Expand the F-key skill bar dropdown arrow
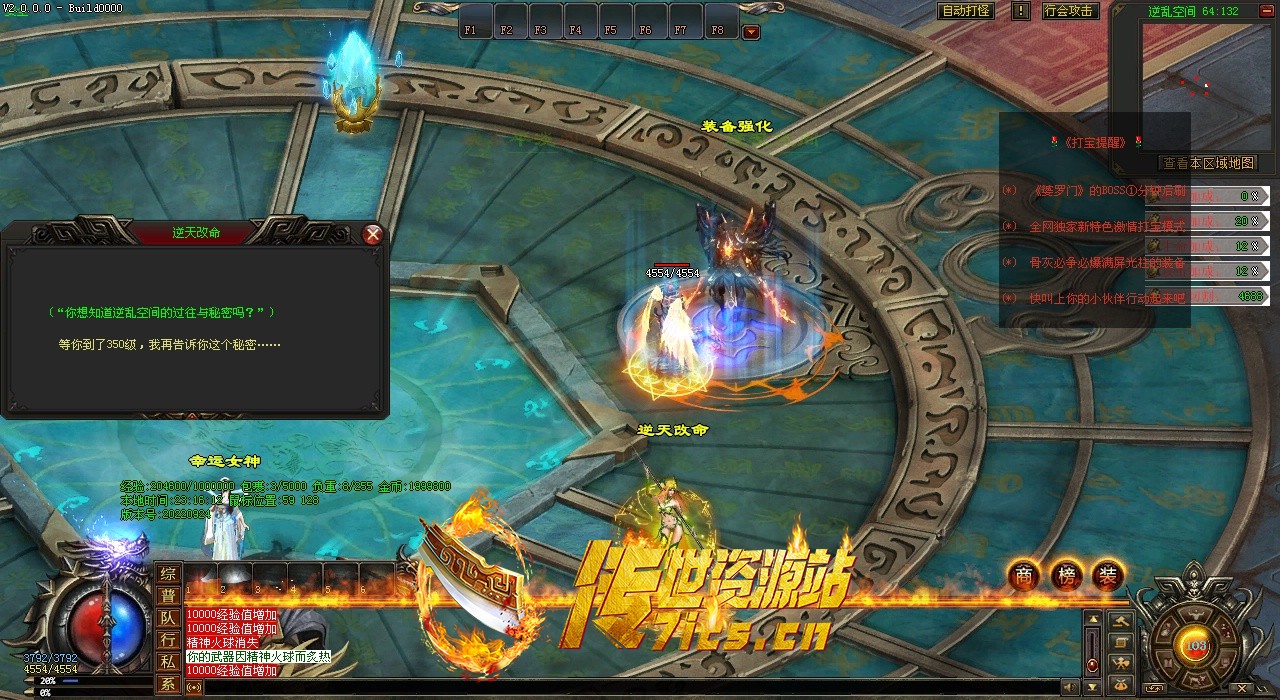This screenshot has height=700, width=1280. [751, 31]
